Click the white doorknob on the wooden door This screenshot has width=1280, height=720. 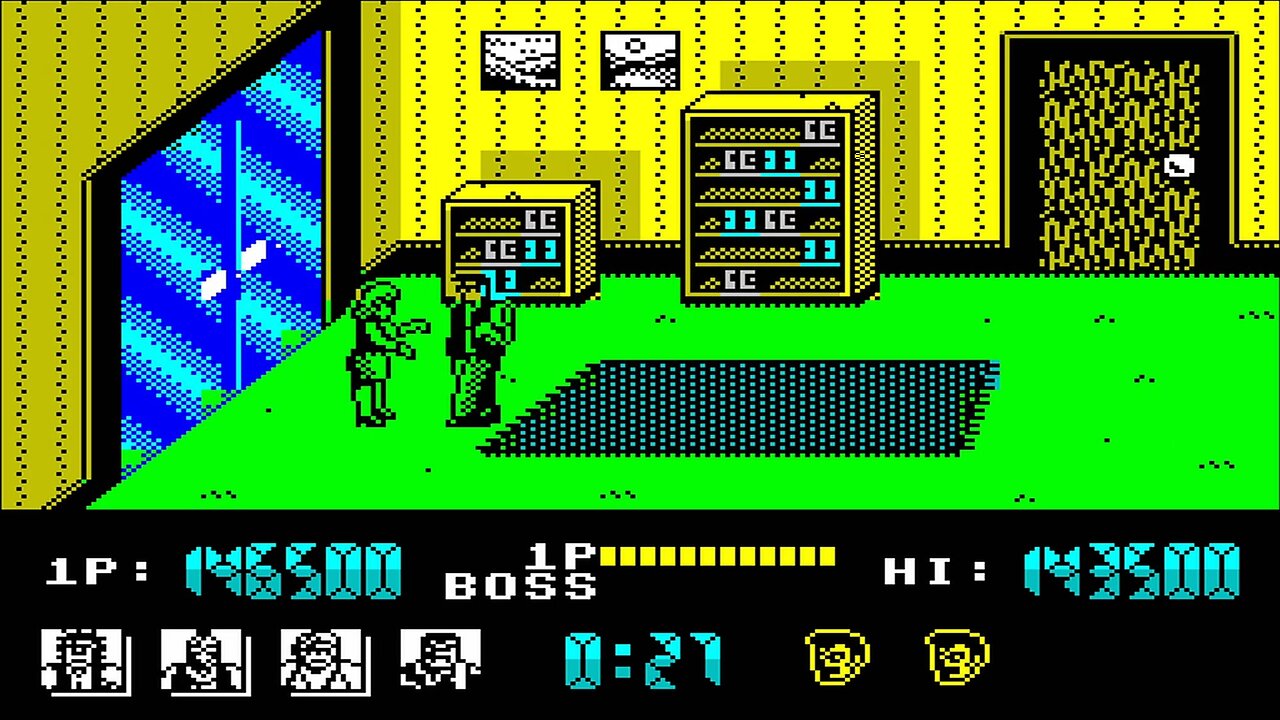point(1180,167)
